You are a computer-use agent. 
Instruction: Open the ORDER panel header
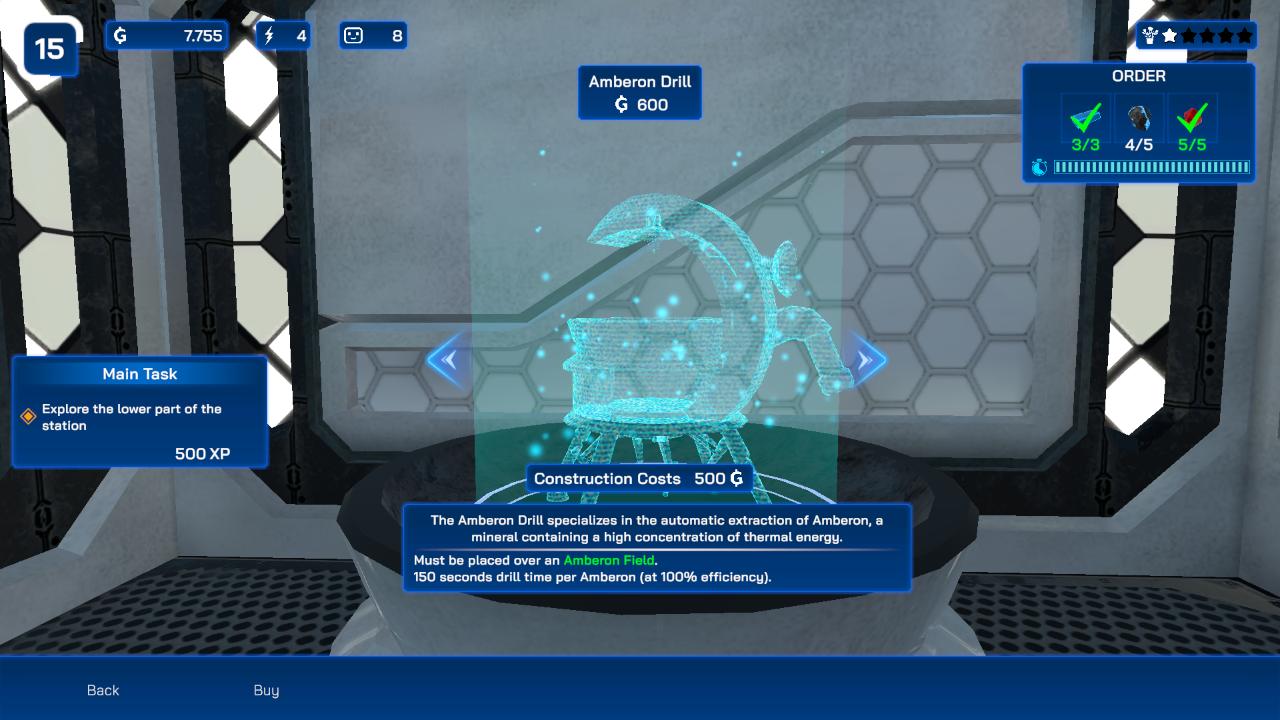(1140, 76)
